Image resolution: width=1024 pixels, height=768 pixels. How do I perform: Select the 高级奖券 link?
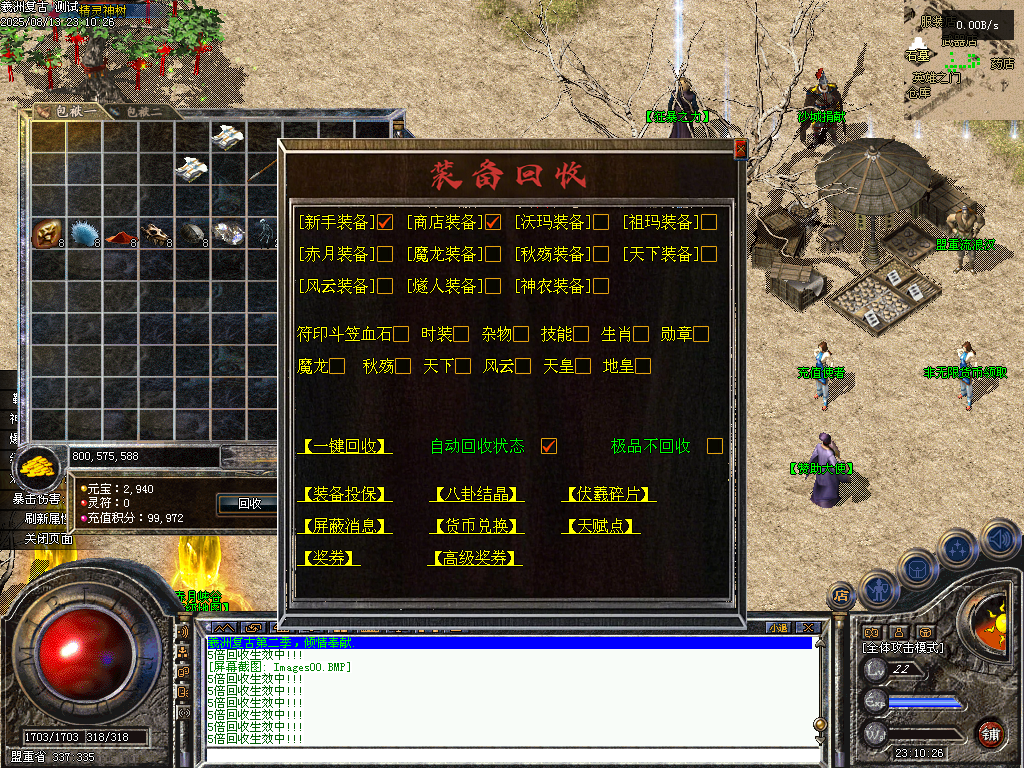click(476, 558)
